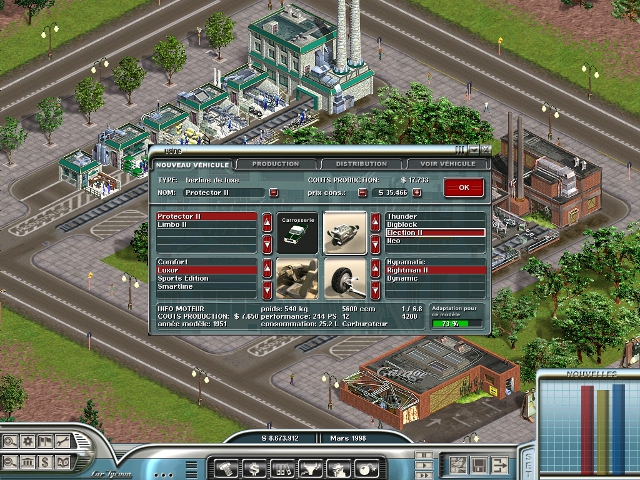The width and height of the screenshot is (640, 480).
Task: Decrease the prix cons. with minus
Action: click(362, 192)
